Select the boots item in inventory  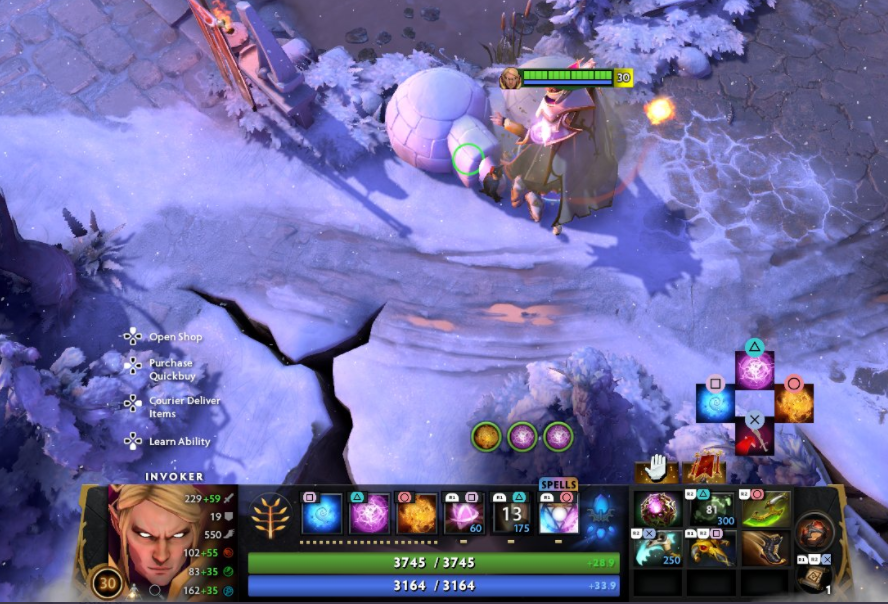(x=766, y=548)
